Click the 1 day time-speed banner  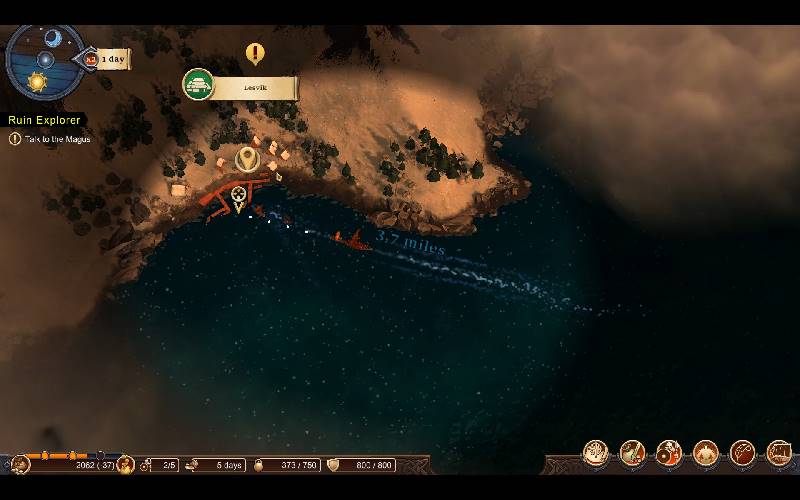(111, 59)
